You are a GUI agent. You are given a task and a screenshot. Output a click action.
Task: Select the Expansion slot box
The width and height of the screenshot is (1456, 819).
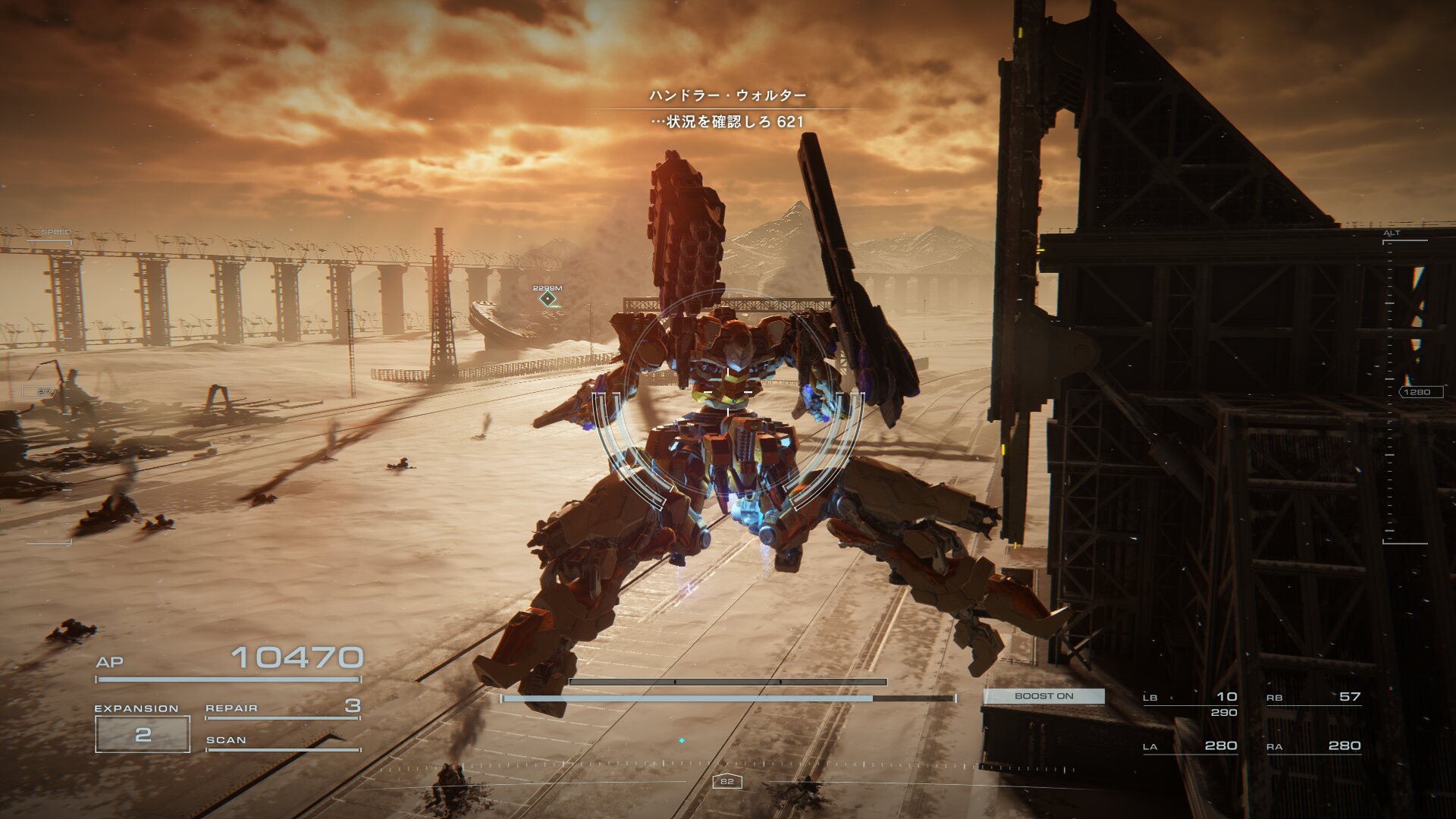point(143,734)
